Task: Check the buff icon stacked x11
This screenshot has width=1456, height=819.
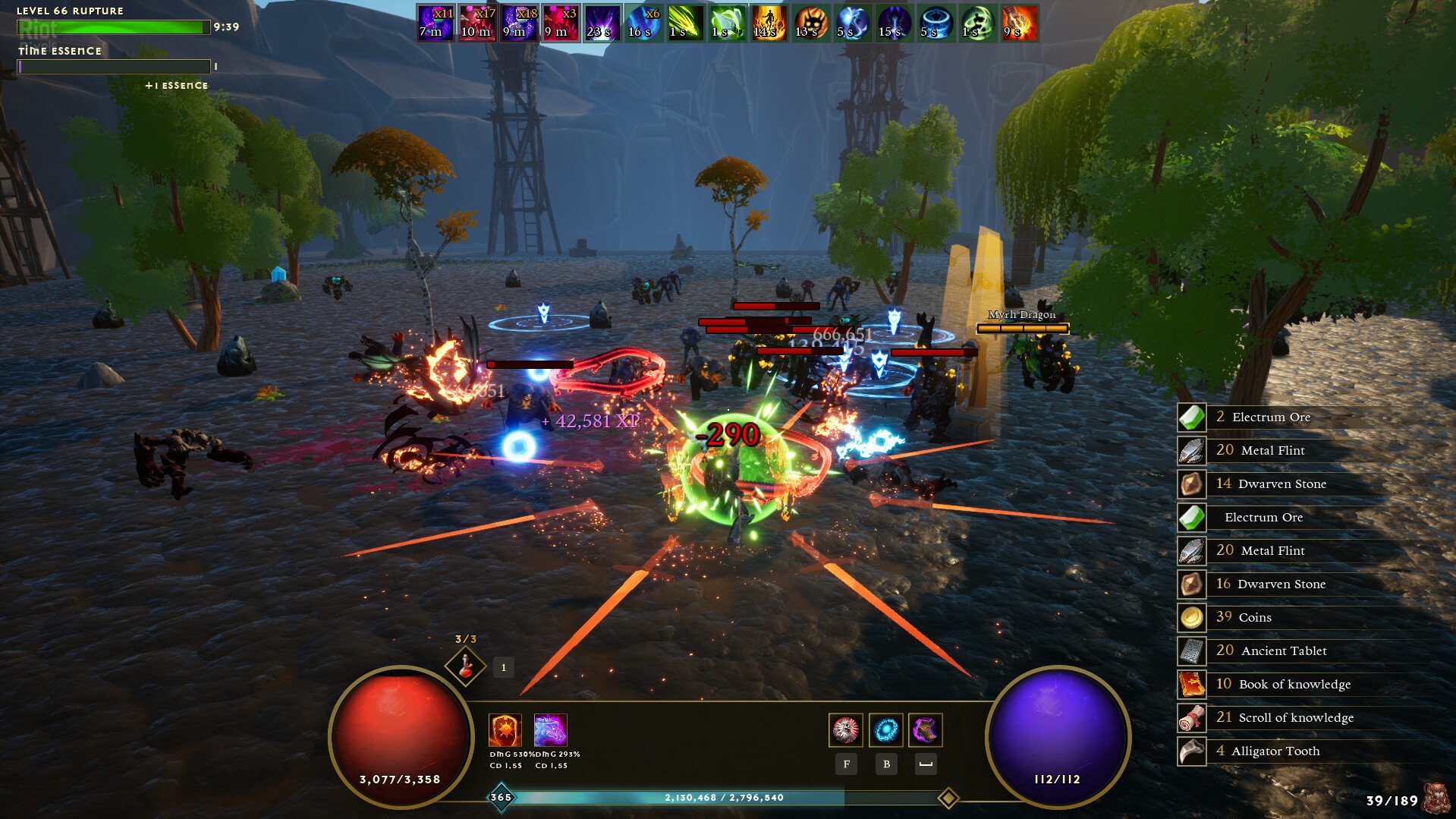Action: click(436, 23)
